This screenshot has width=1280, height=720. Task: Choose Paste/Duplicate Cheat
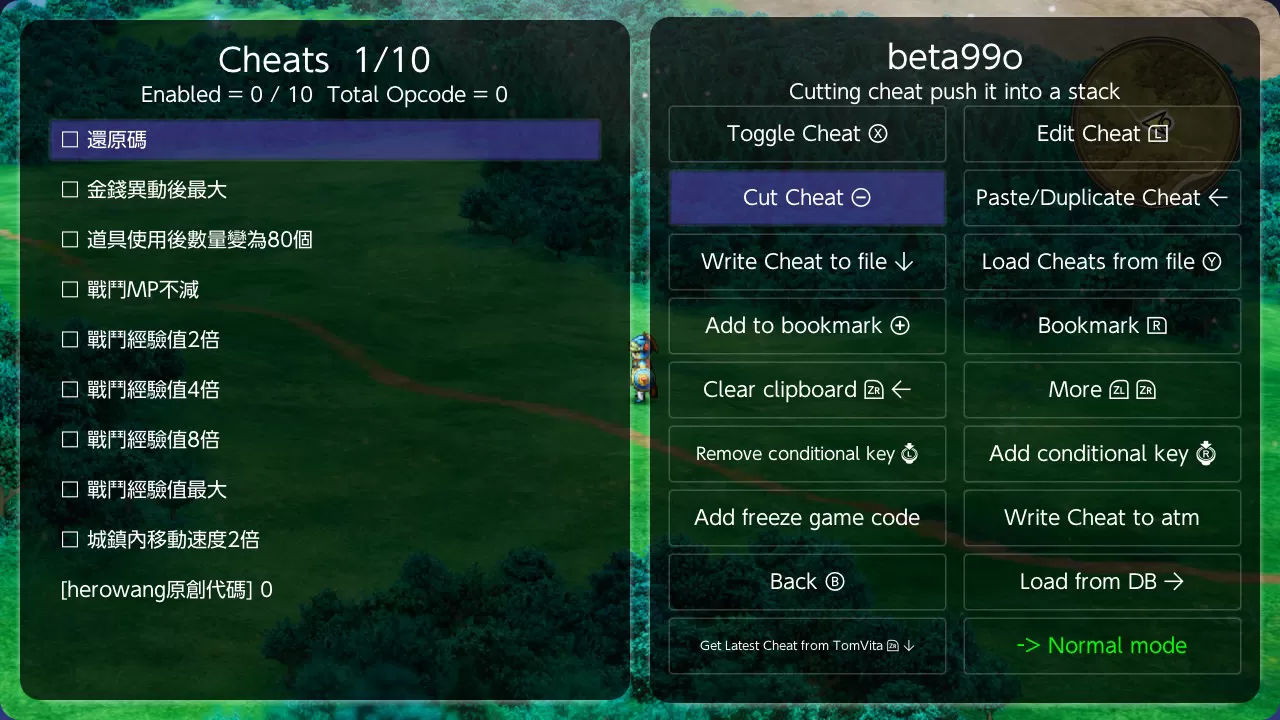[1101, 198]
